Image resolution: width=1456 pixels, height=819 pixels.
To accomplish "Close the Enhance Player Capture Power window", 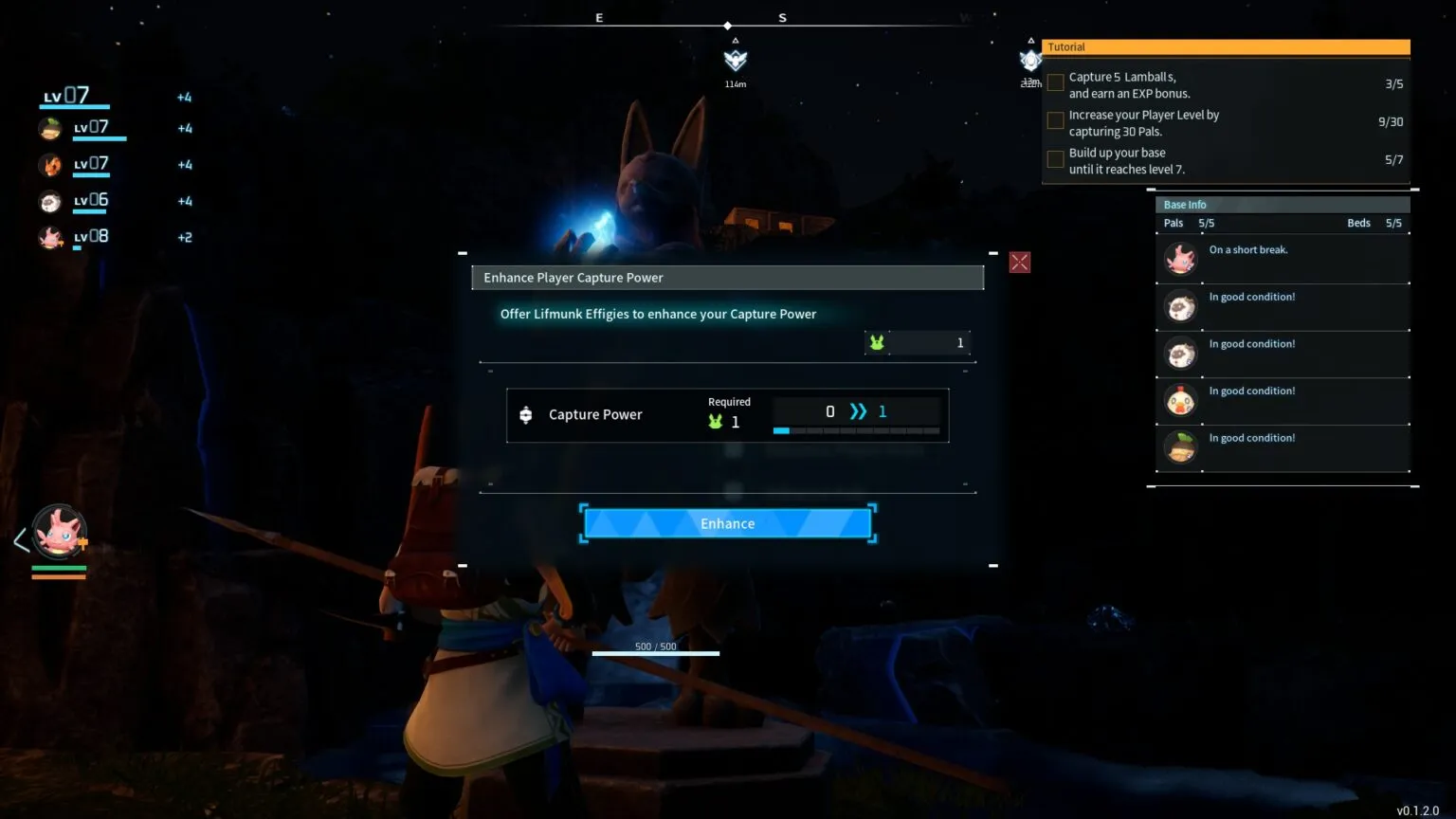I will pos(1019,263).
